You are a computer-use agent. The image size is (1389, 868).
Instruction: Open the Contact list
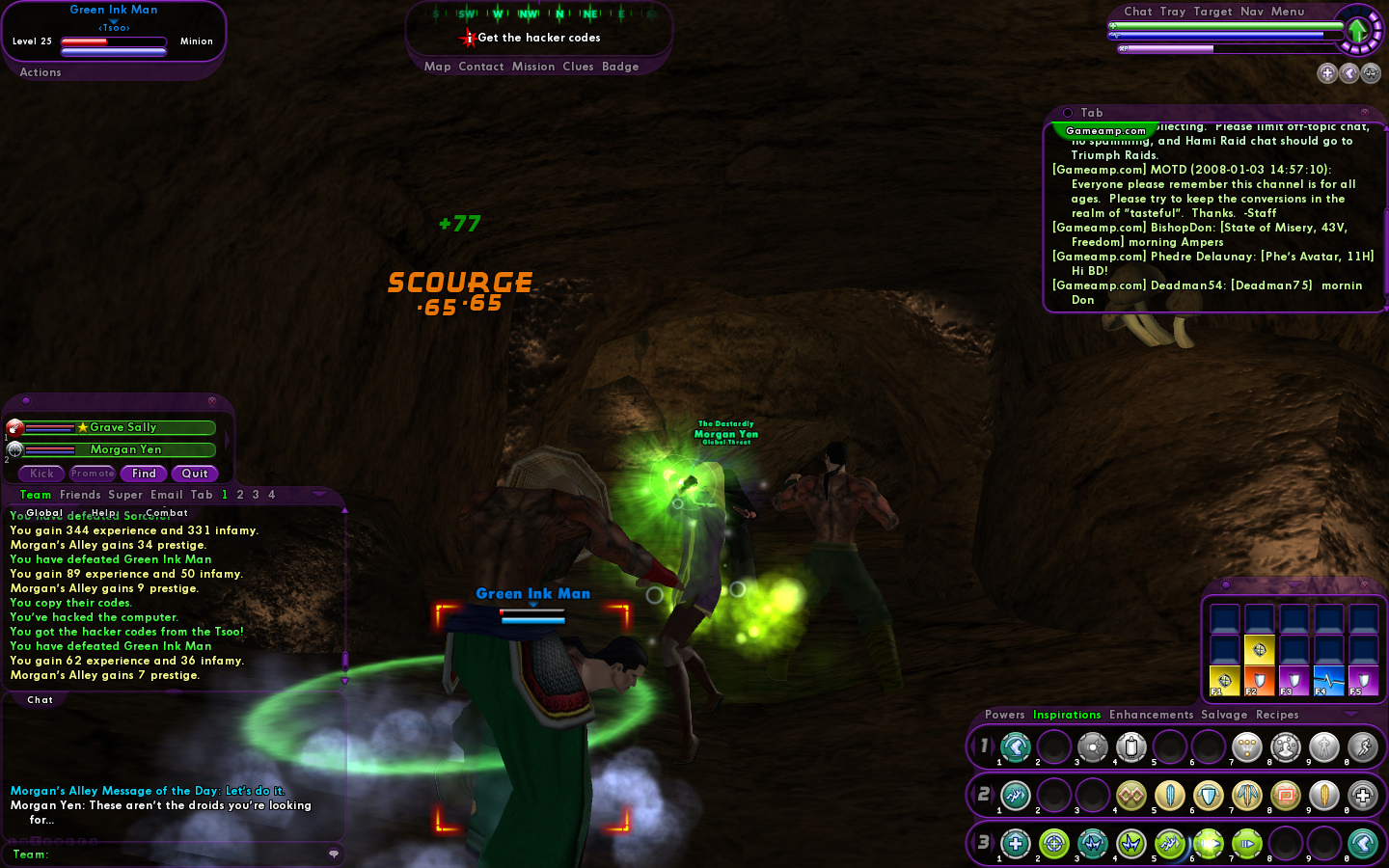pos(481,67)
